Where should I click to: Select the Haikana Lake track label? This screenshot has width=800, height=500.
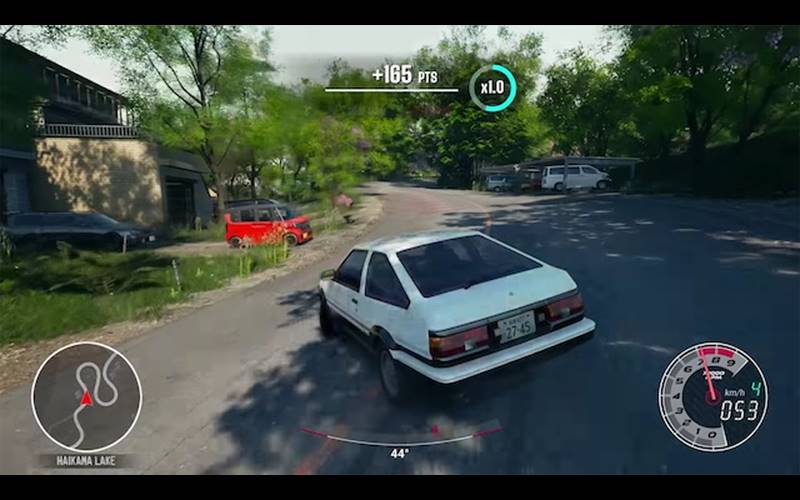(x=85, y=461)
